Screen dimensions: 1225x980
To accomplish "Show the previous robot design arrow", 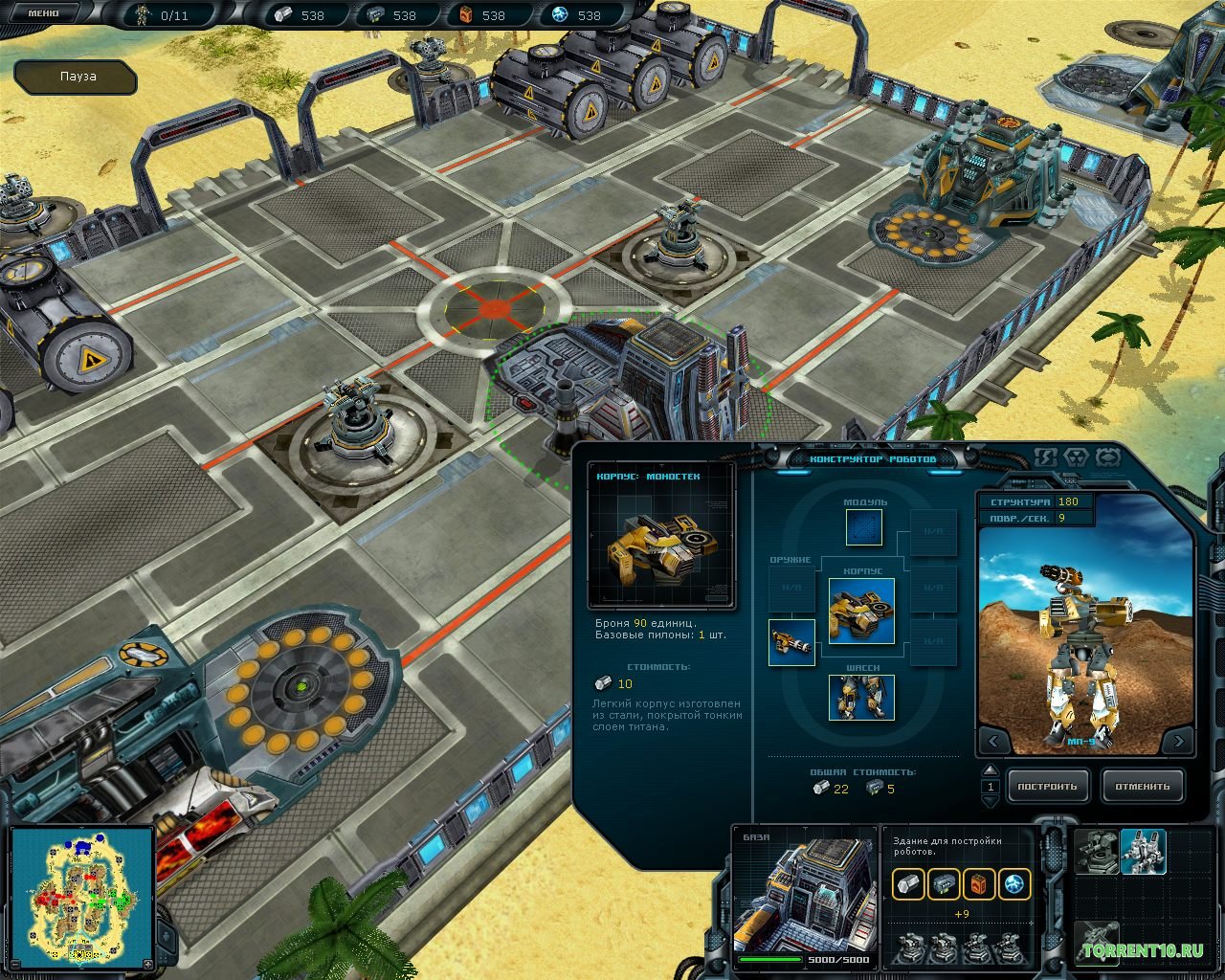I will tap(993, 741).
